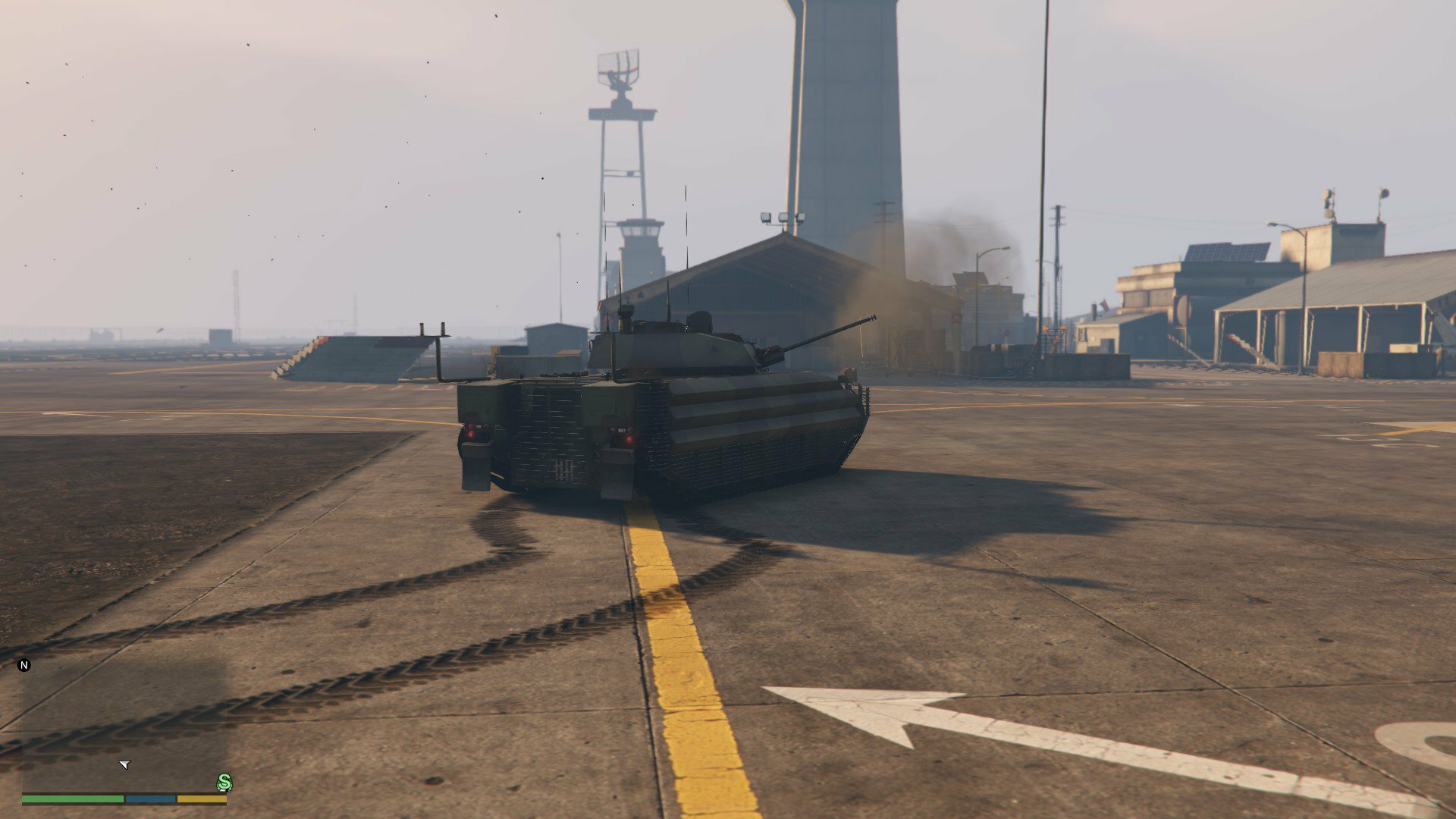This screenshot has width=1456, height=819.
Task: Click the minimap's north compass marker
Action: click(x=24, y=665)
